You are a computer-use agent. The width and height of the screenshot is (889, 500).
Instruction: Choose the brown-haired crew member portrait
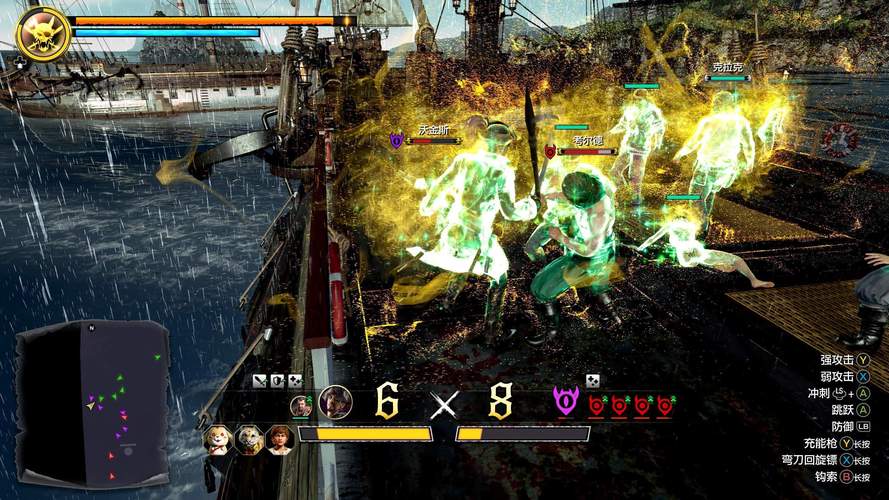point(279,438)
